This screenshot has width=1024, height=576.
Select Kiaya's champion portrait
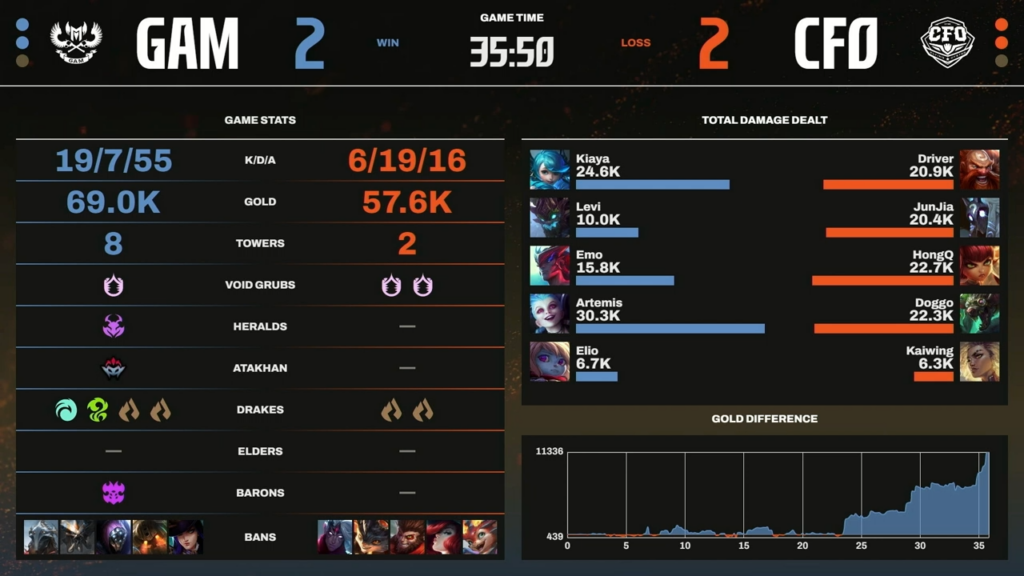tap(549, 170)
